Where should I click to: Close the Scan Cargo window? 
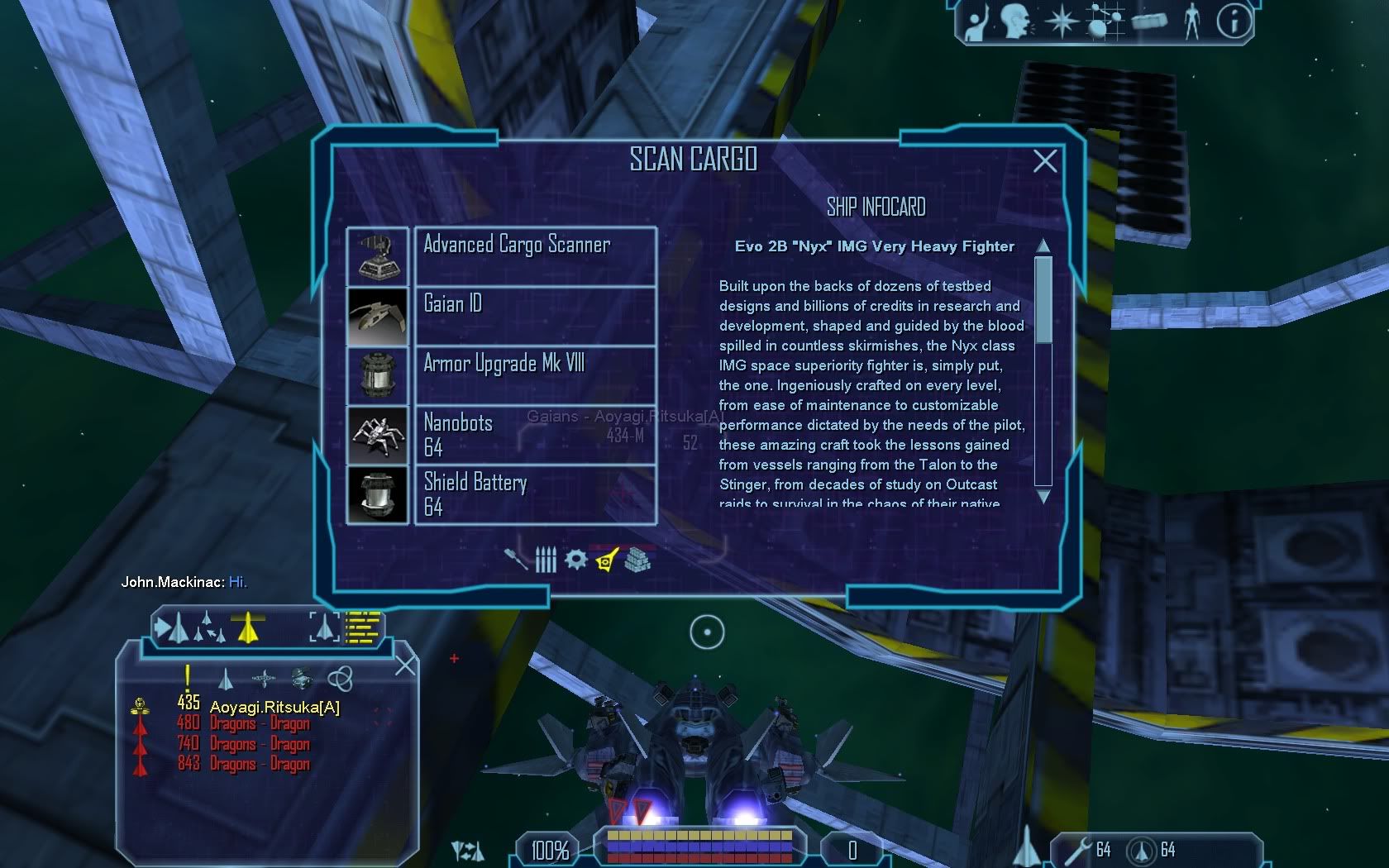click(x=1045, y=160)
